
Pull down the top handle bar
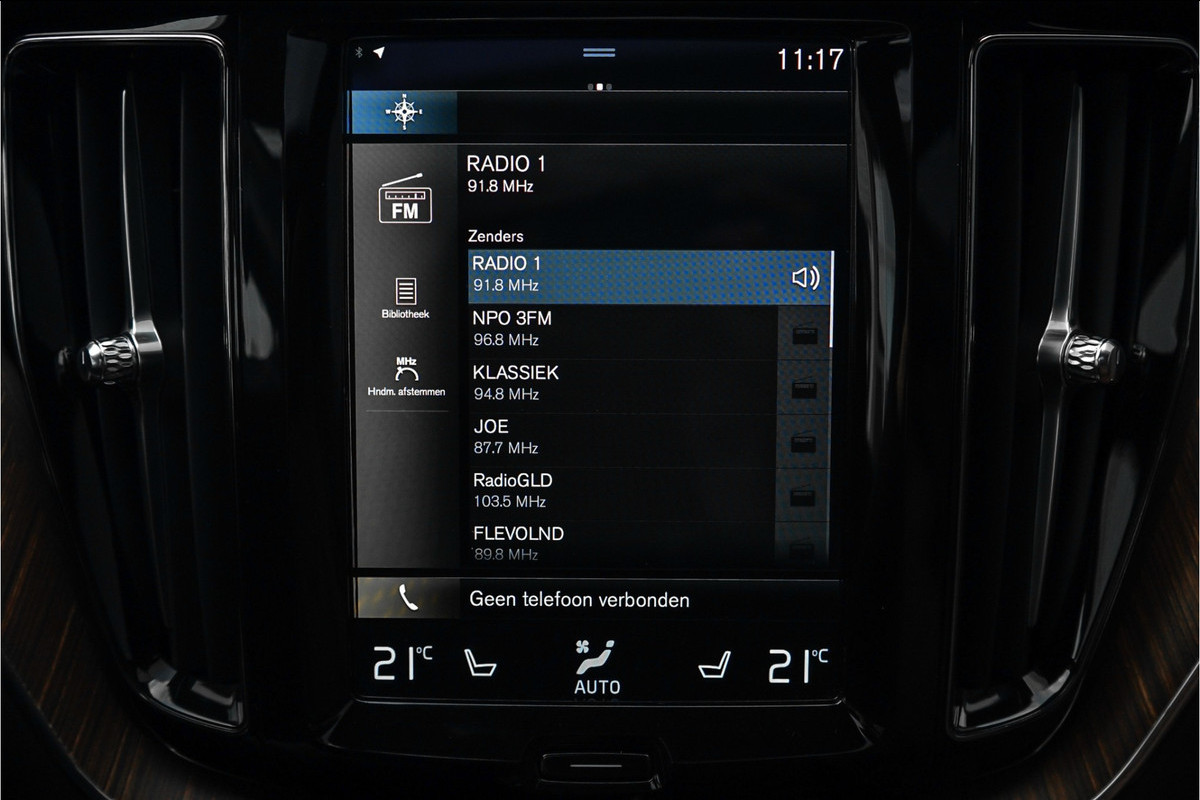[599, 52]
